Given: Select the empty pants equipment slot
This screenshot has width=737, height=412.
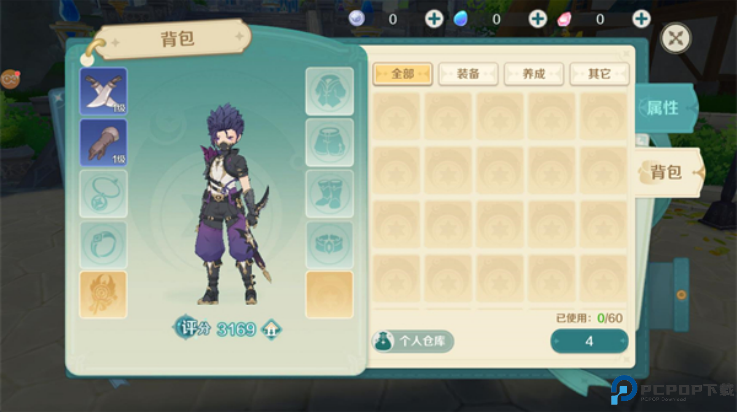Looking at the screenshot, I should [x=329, y=143].
